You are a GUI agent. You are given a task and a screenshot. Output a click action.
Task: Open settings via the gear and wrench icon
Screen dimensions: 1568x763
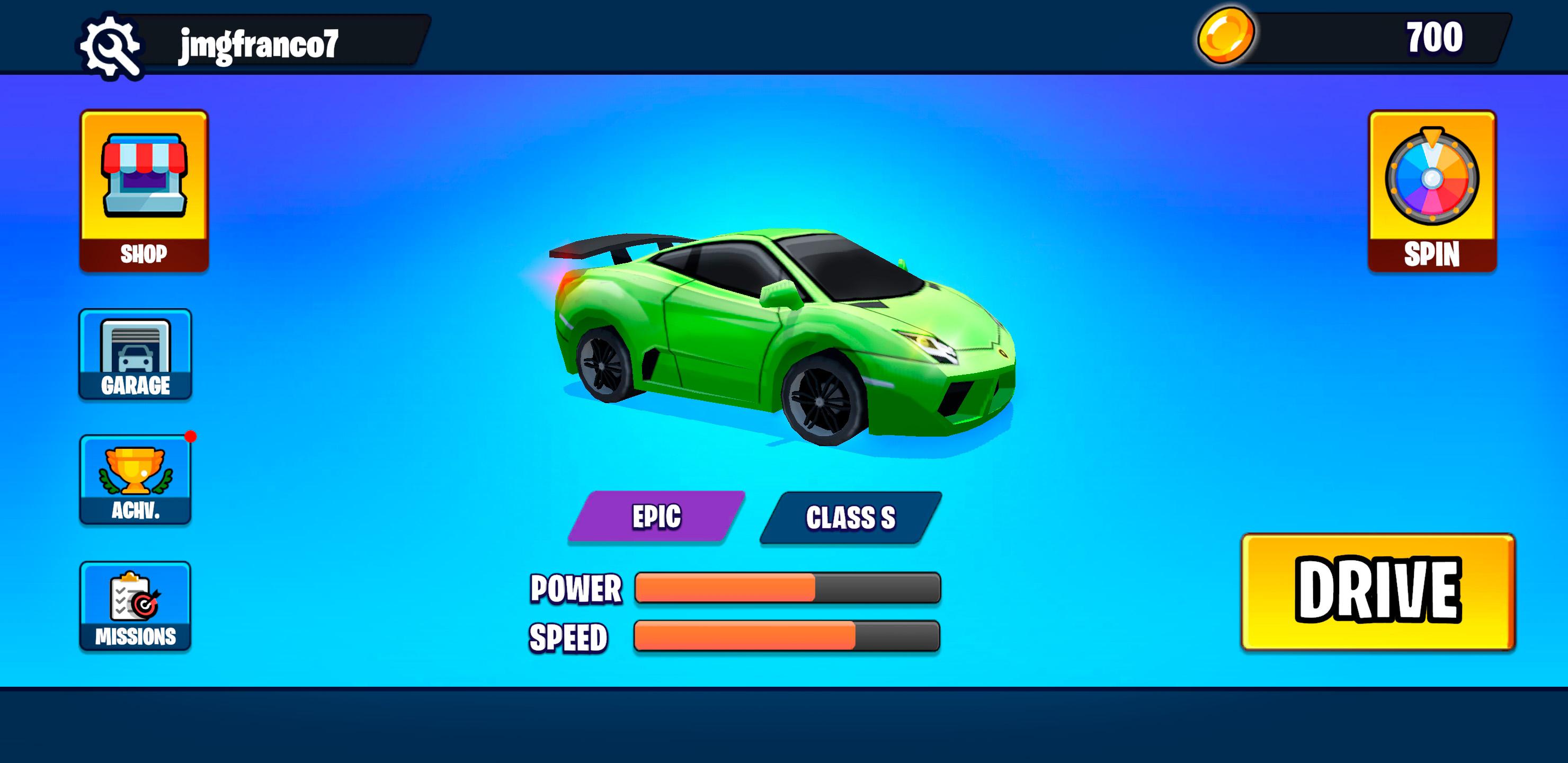pos(111,42)
